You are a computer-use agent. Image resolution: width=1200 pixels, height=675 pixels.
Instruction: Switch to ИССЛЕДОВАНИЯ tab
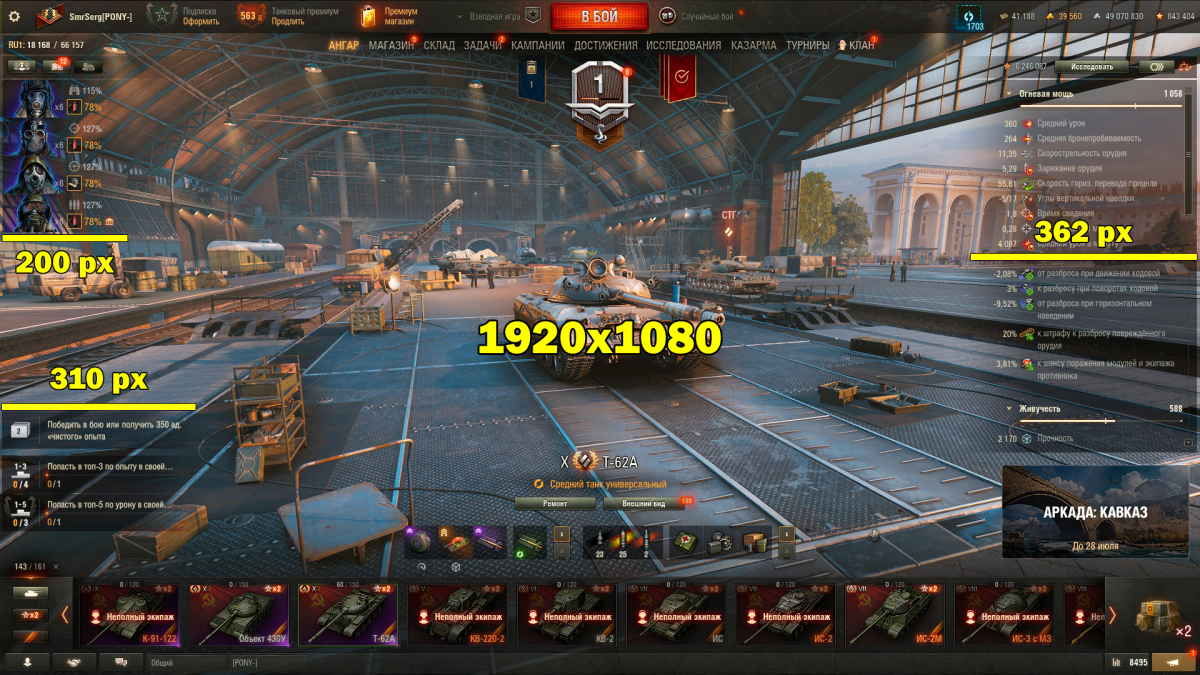tap(683, 45)
